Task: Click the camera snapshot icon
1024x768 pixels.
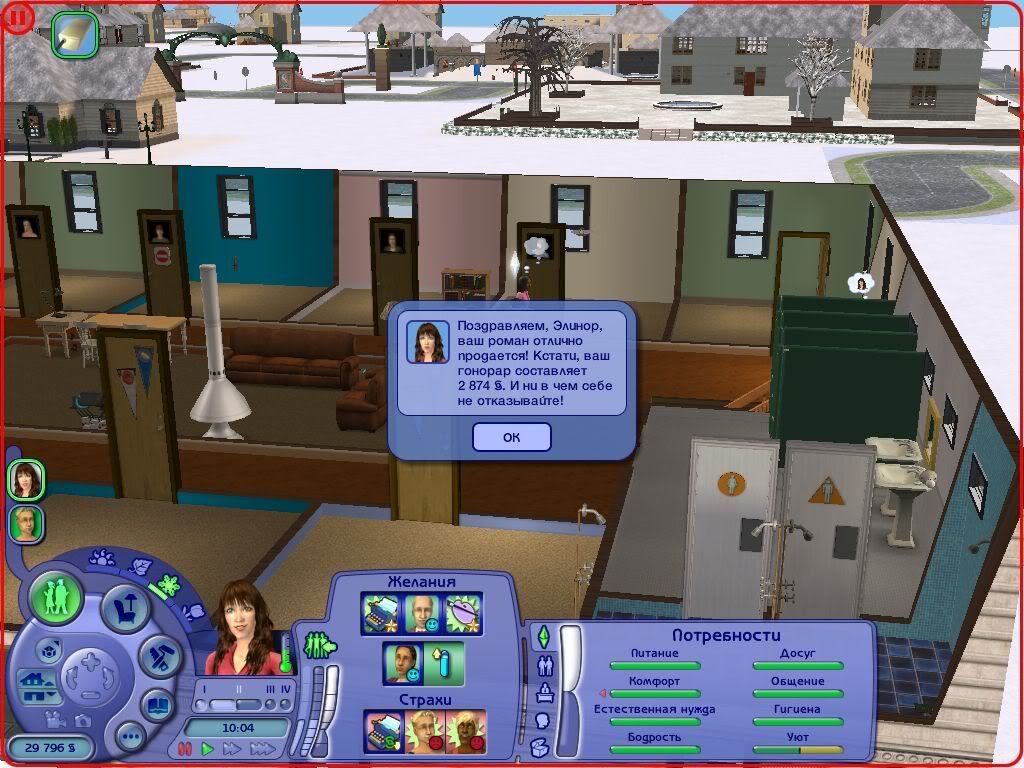Action: pos(84,720)
